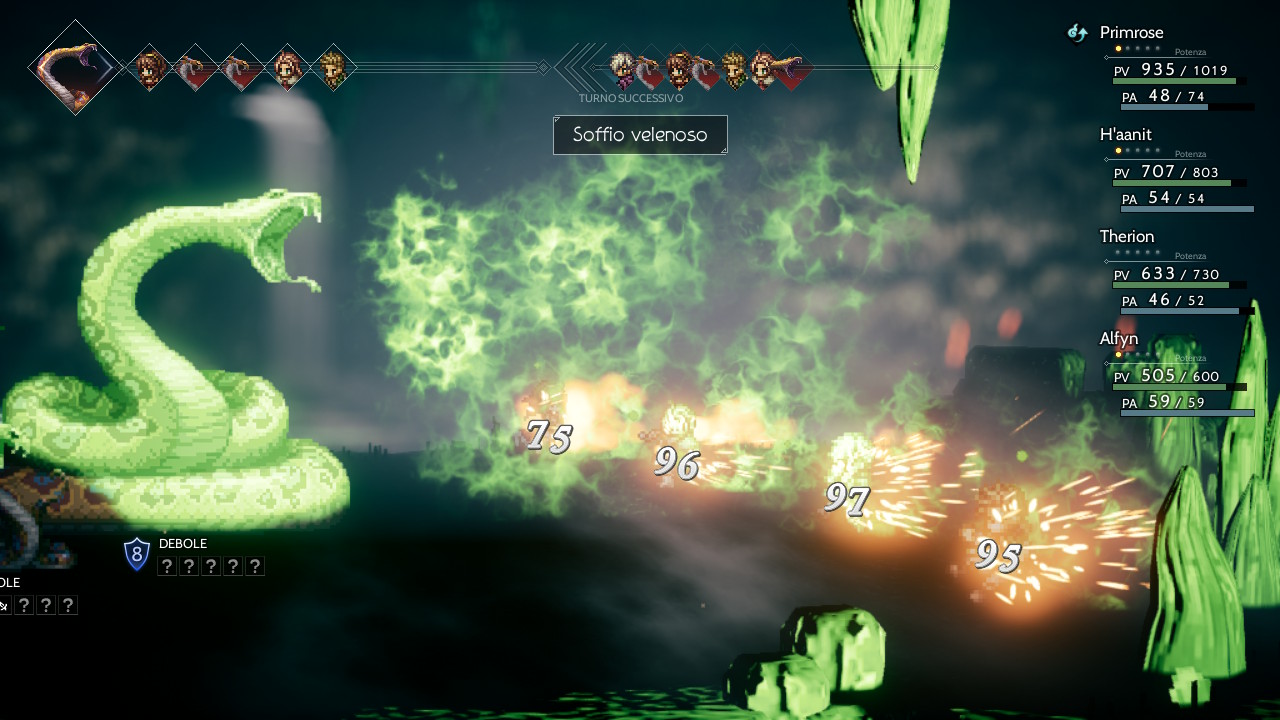Click the blue shield icon showing 8
1280x720 pixels.
(x=137, y=554)
